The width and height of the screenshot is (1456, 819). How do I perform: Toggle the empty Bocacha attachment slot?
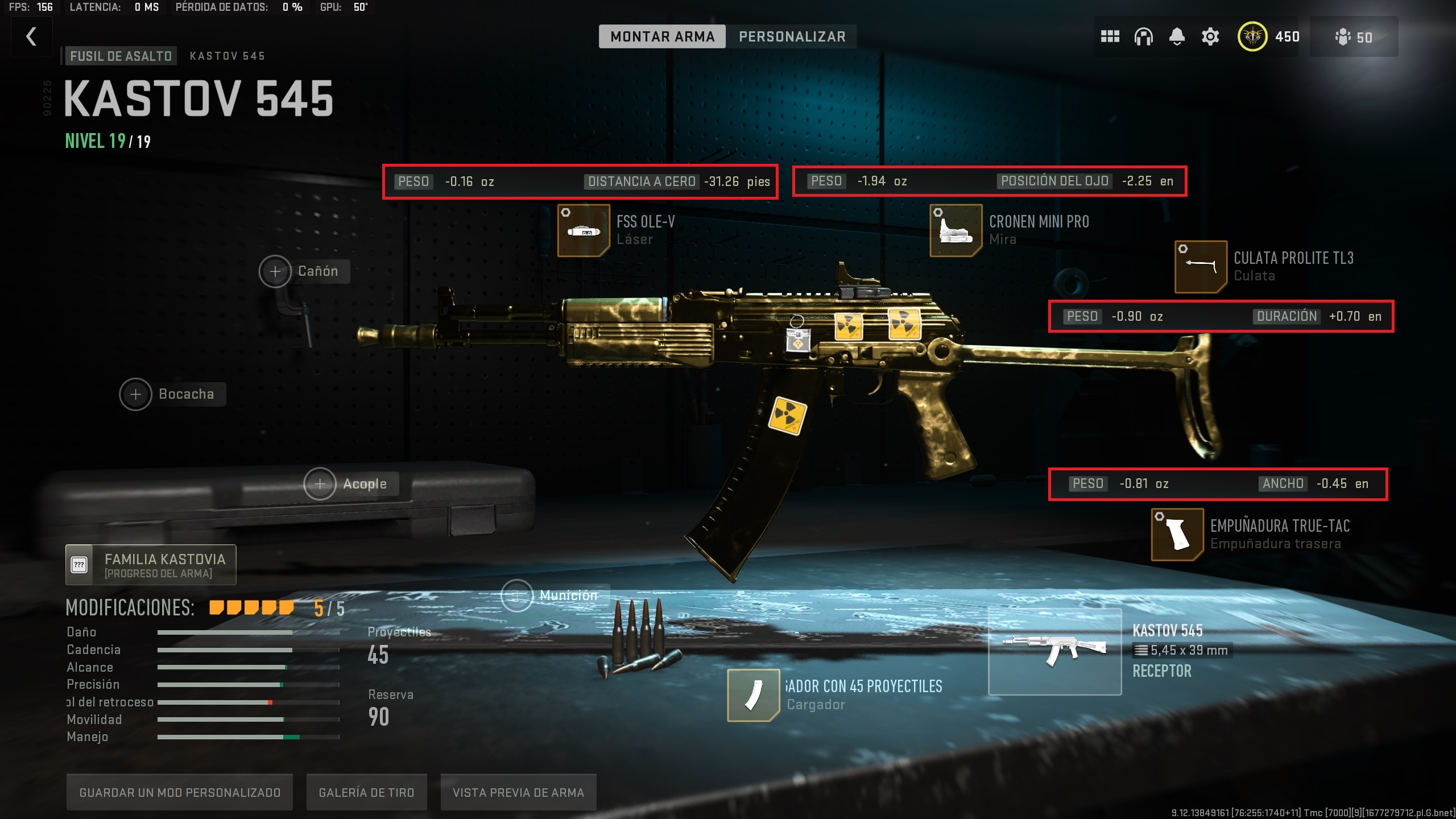pyautogui.click(x=135, y=394)
